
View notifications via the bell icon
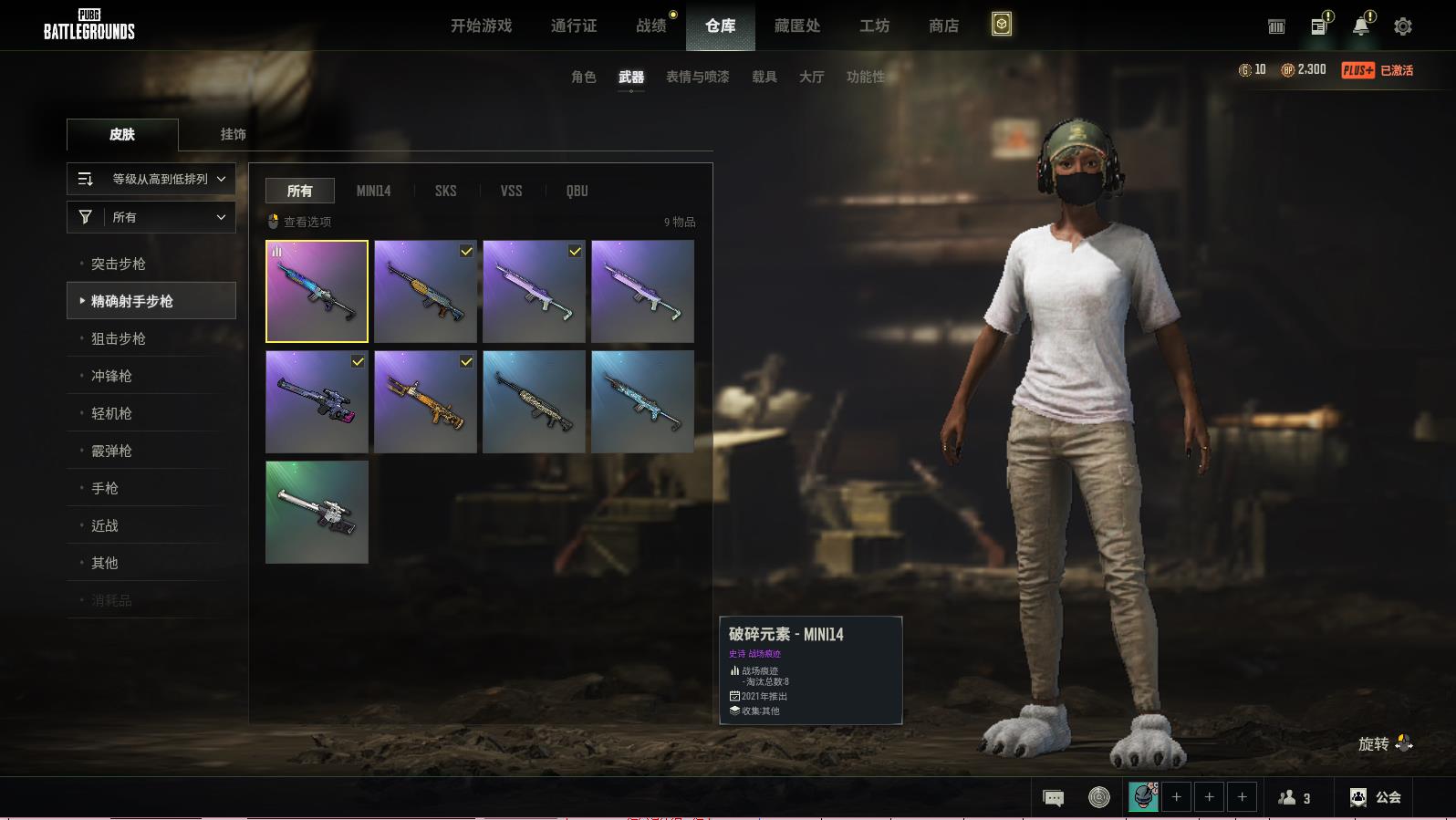pyautogui.click(x=1360, y=26)
